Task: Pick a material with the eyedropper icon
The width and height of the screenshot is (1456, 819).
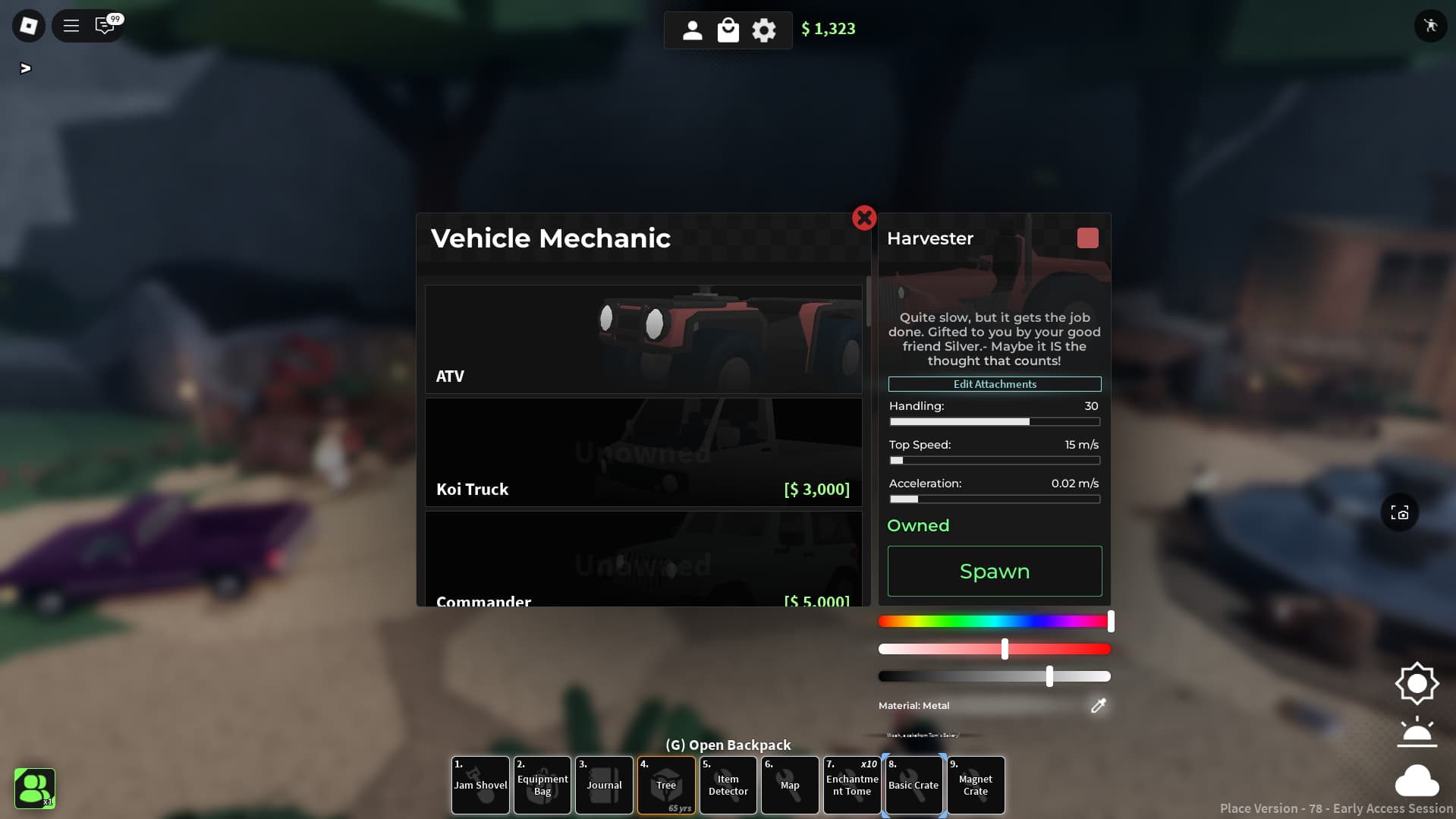Action: (1098, 706)
